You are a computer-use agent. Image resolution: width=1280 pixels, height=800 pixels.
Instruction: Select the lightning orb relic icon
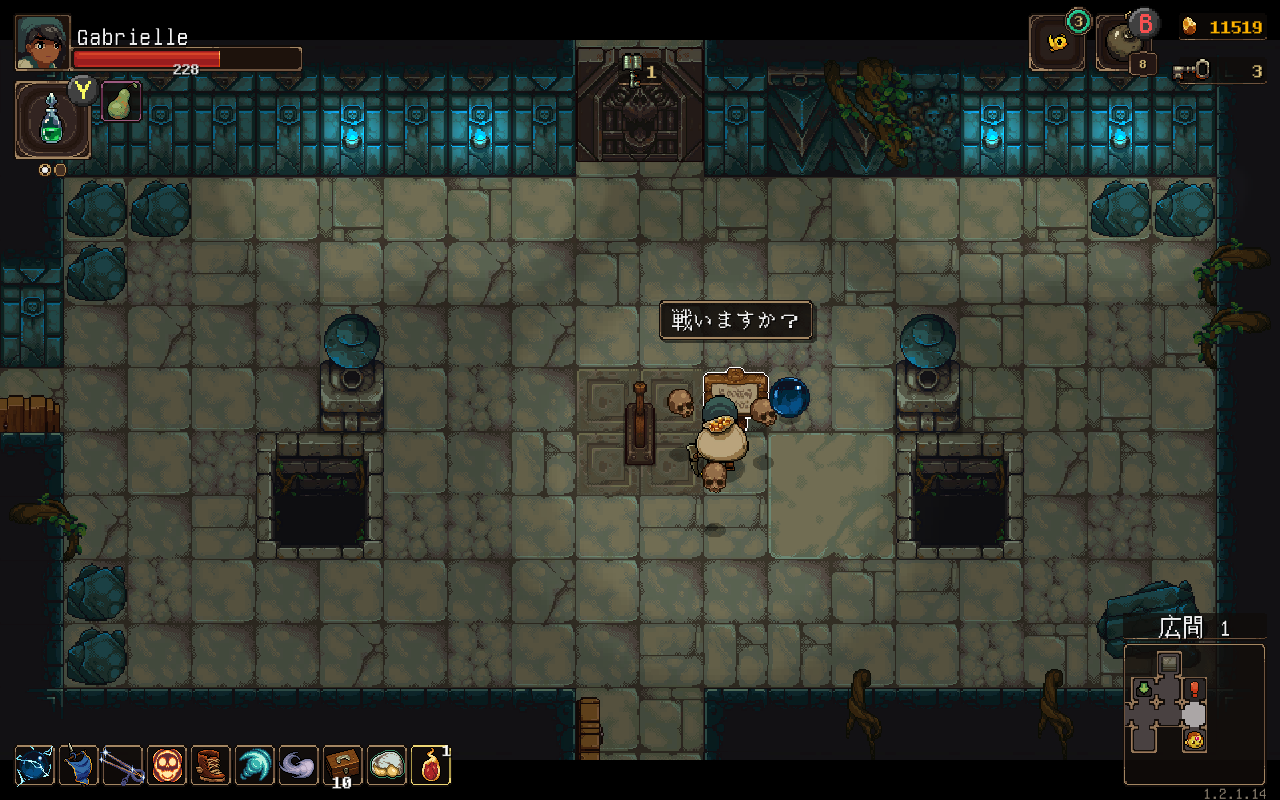tap(35, 766)
